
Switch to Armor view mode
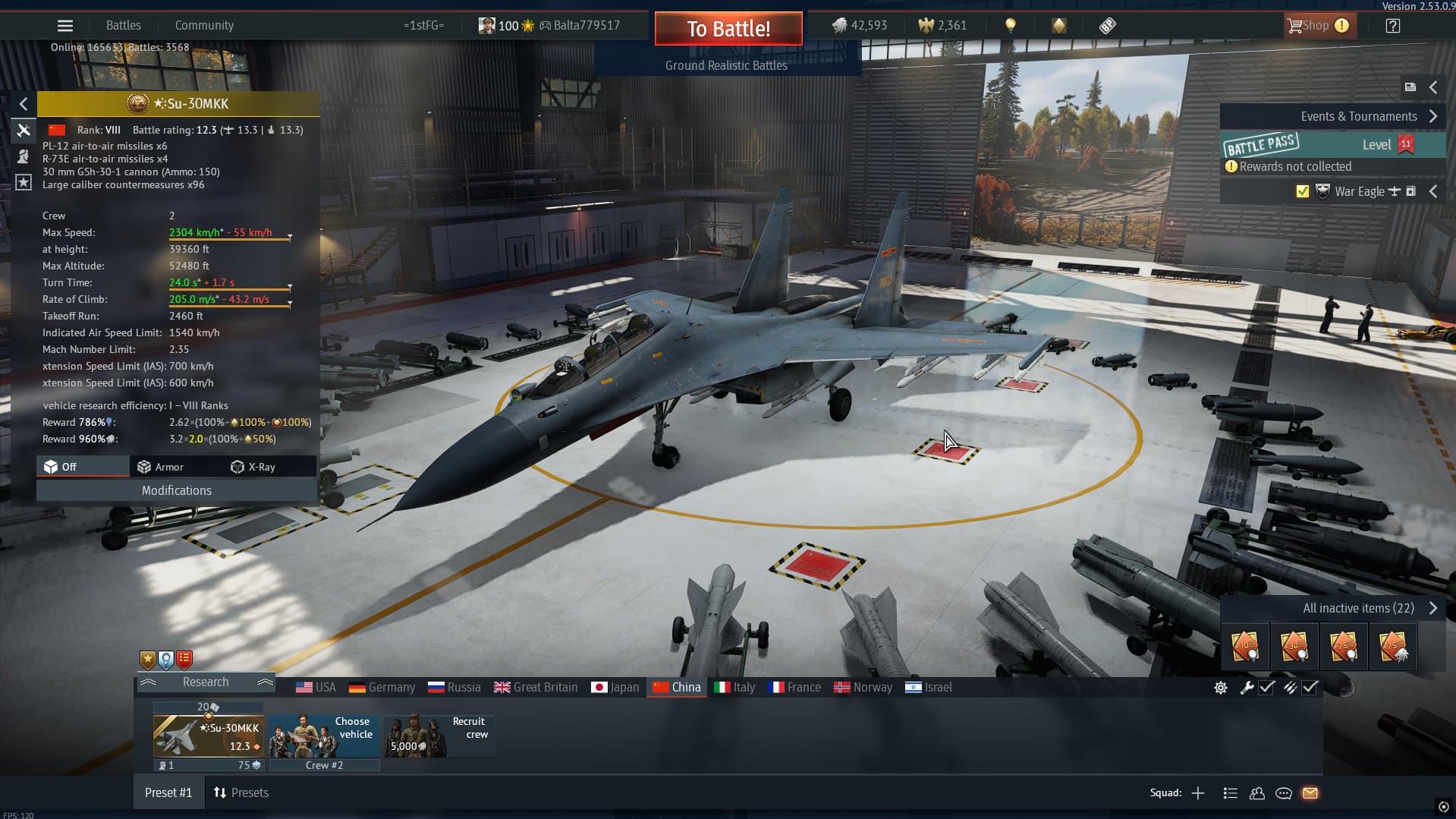click(161, 468)
